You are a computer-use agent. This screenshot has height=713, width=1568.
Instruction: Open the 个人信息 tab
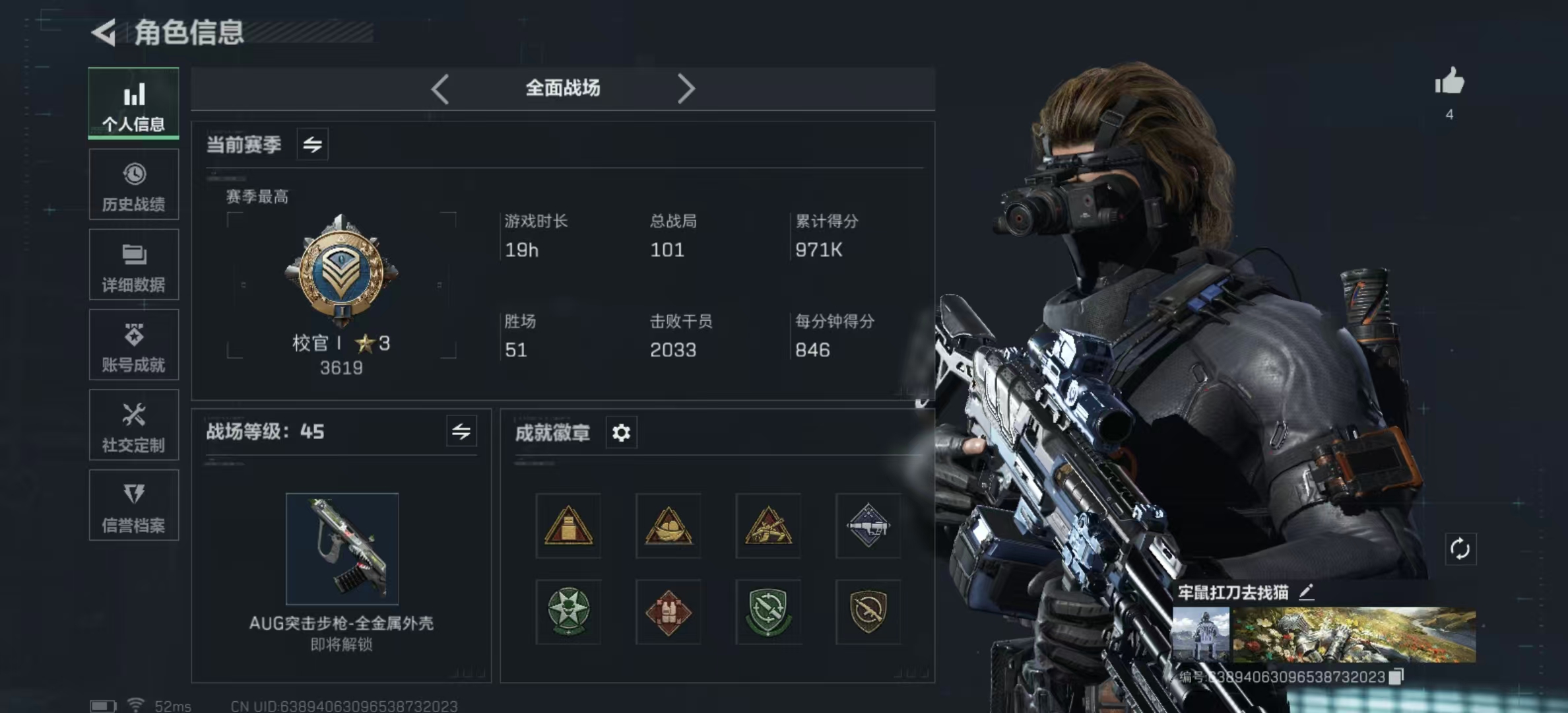(133, 104)
